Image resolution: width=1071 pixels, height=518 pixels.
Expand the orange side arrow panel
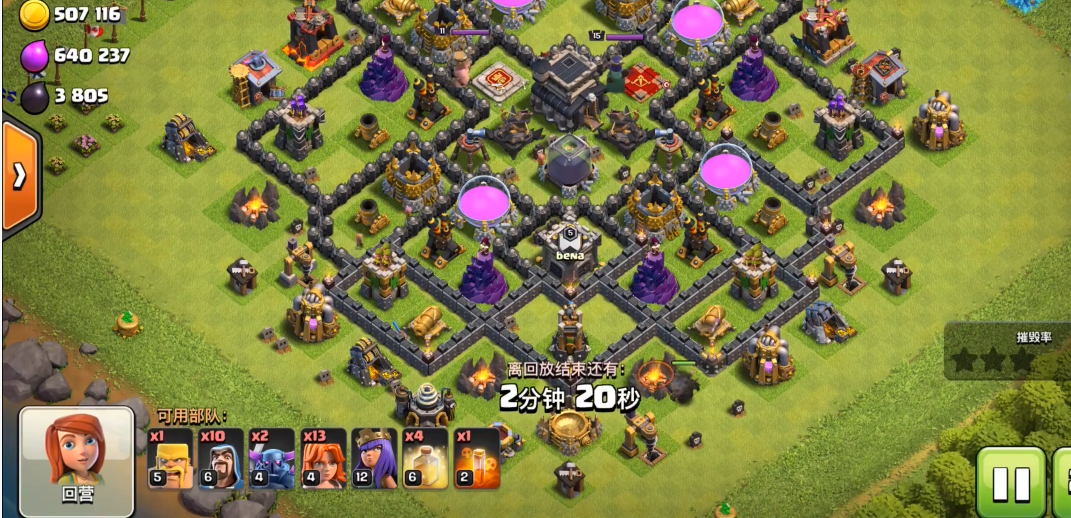click(x=20, y=177)
